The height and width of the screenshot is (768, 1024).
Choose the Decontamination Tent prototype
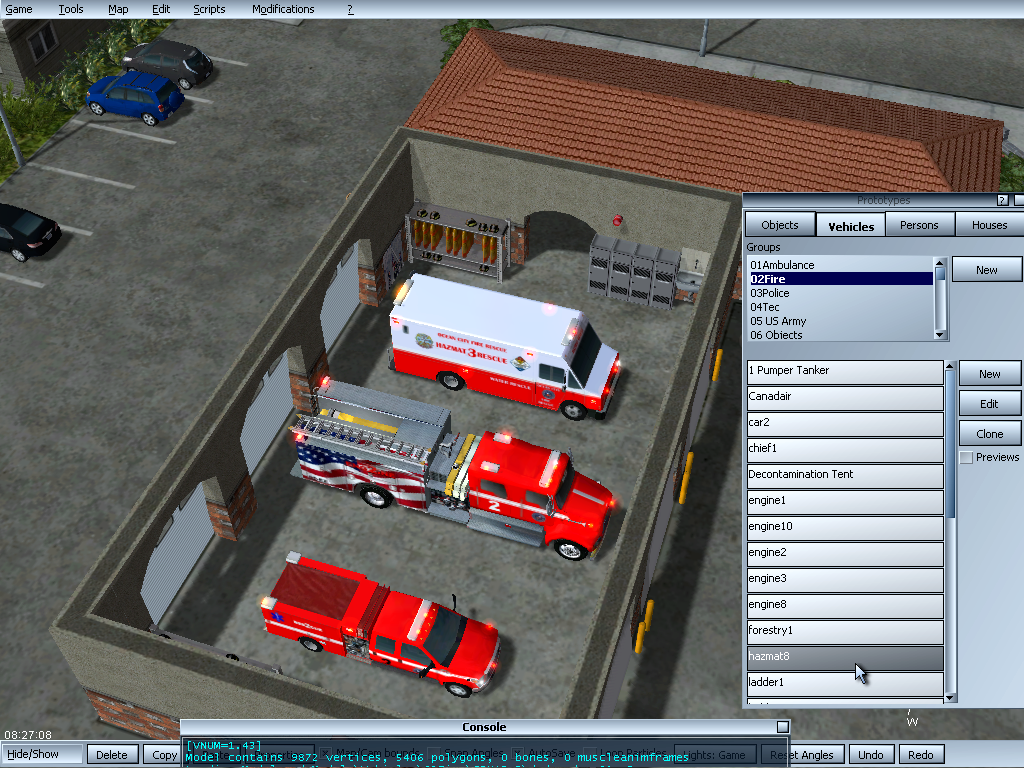pyautogui.click(x=845, y=475)
